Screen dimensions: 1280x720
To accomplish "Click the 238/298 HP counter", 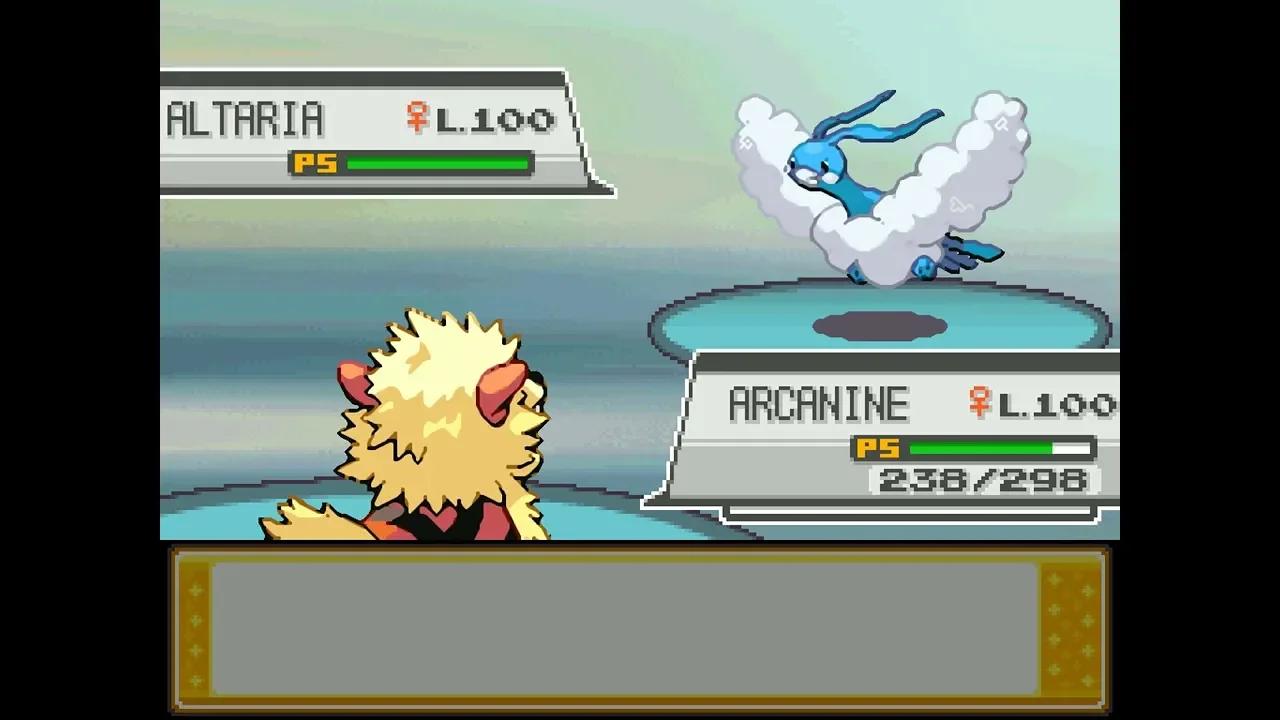I will click(x=985, y=483).
